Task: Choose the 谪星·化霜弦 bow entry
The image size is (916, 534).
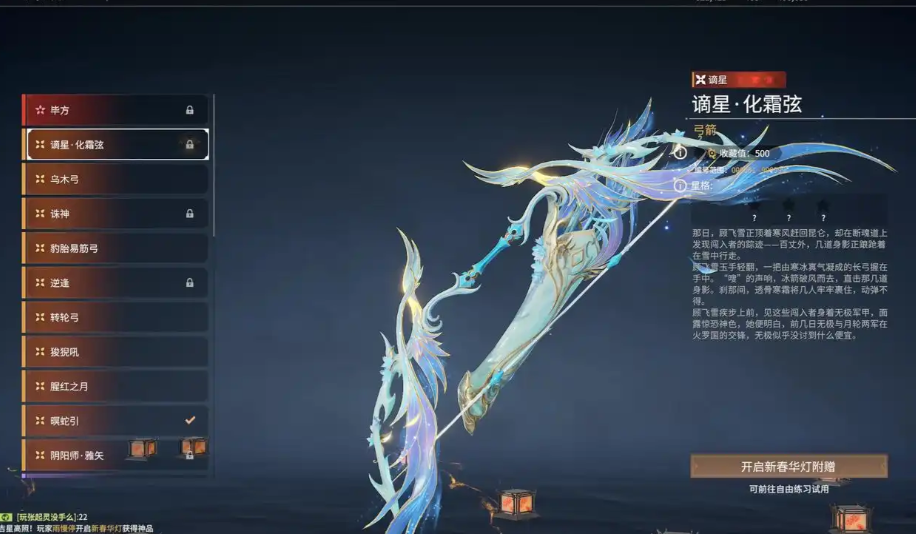Action: pyautogui.click(x=115, y=144)
